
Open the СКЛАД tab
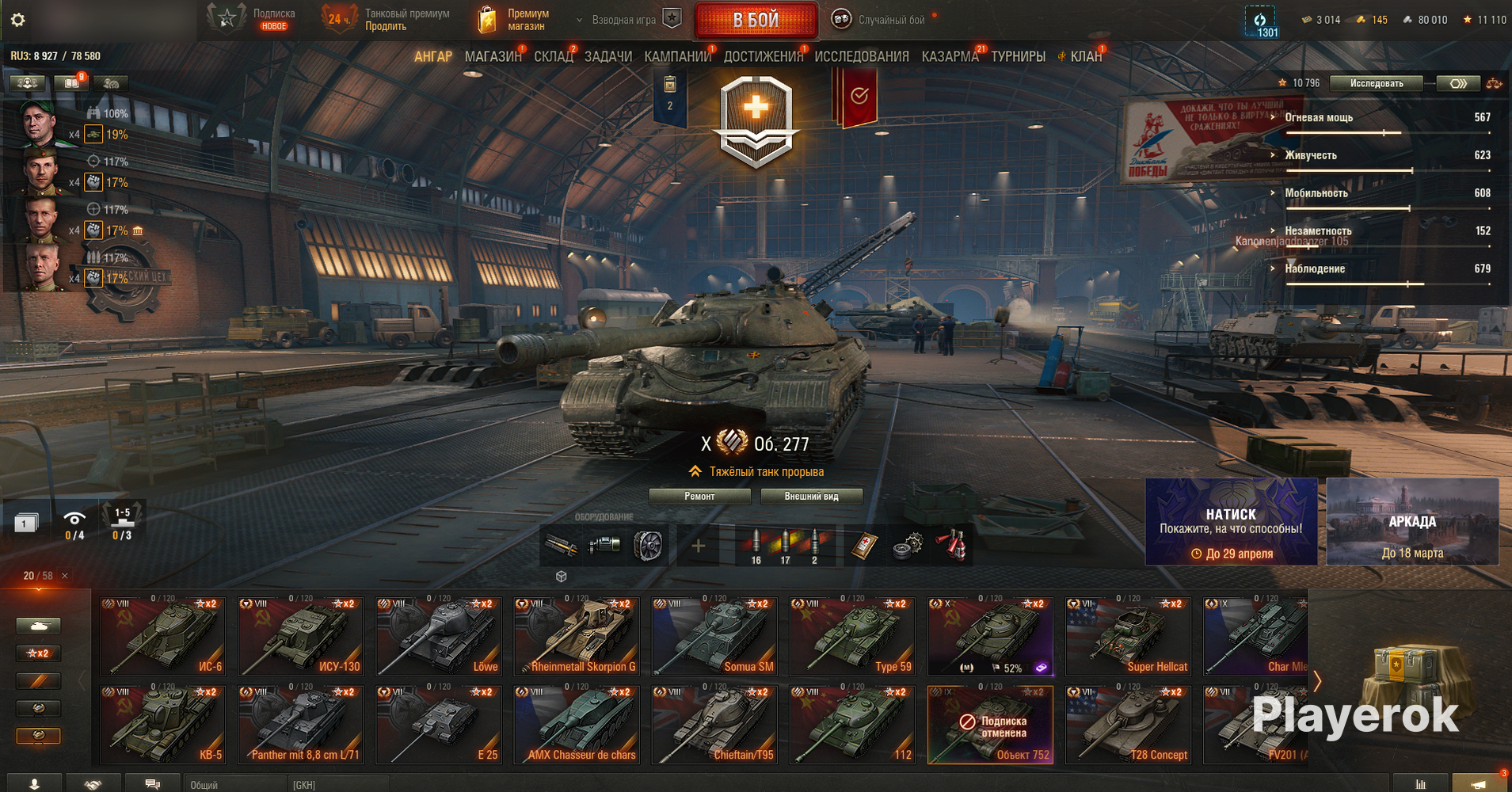(x=553, y=56)
